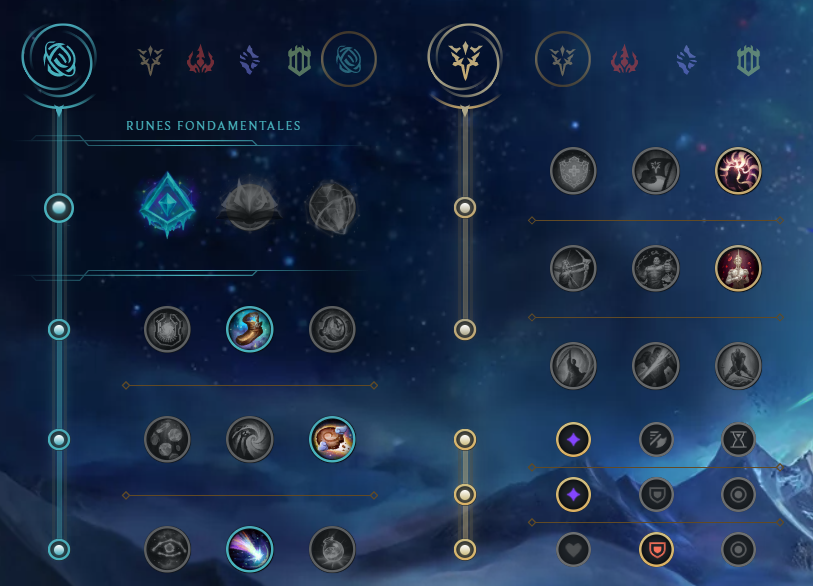This screenshot has width=813, height=586.
Task: Choose the Triumph rune
Action: pyautogui.click(x=656, y=171)
